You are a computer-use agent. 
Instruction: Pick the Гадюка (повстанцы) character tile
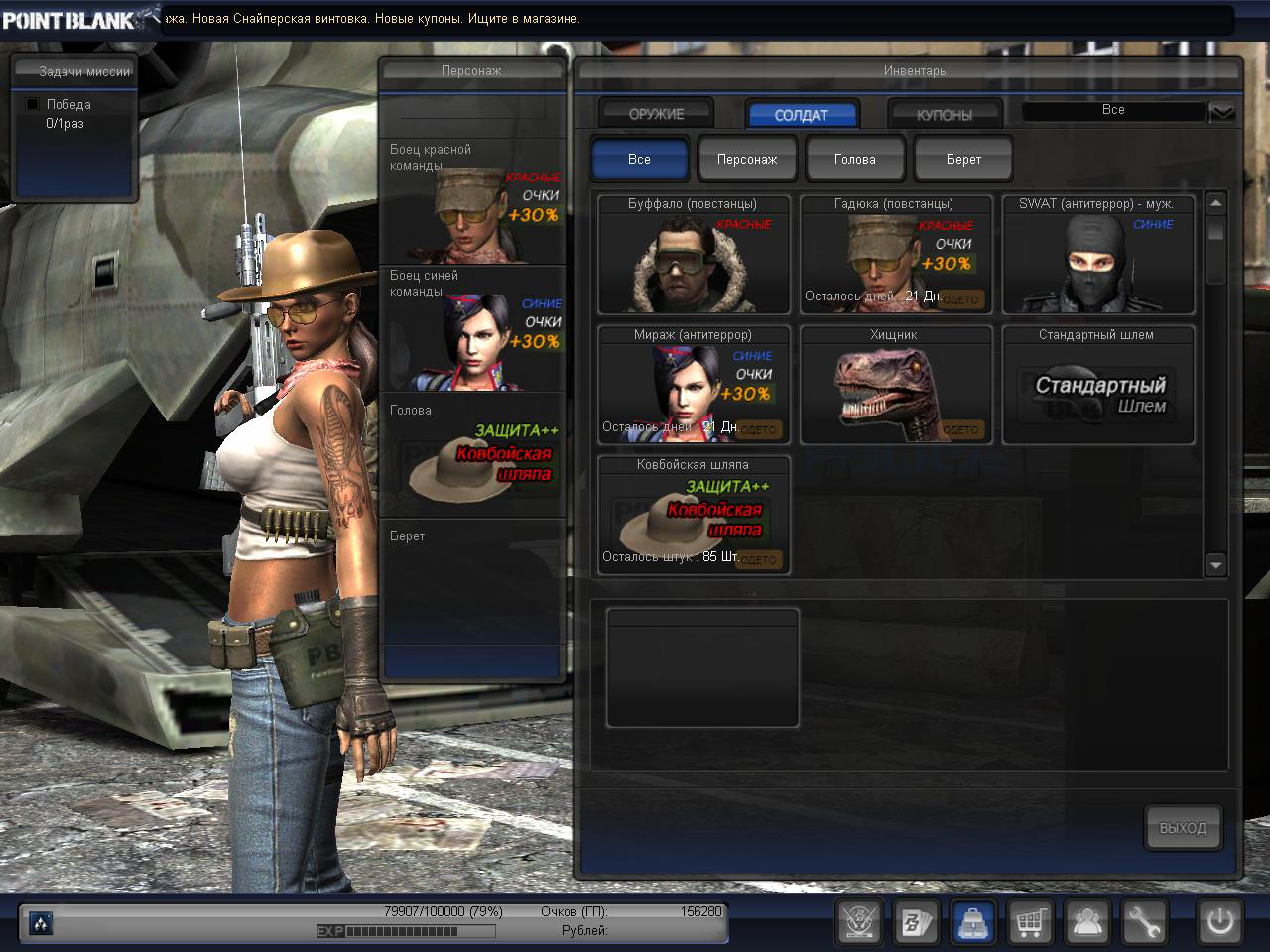[x=896, y=255]
